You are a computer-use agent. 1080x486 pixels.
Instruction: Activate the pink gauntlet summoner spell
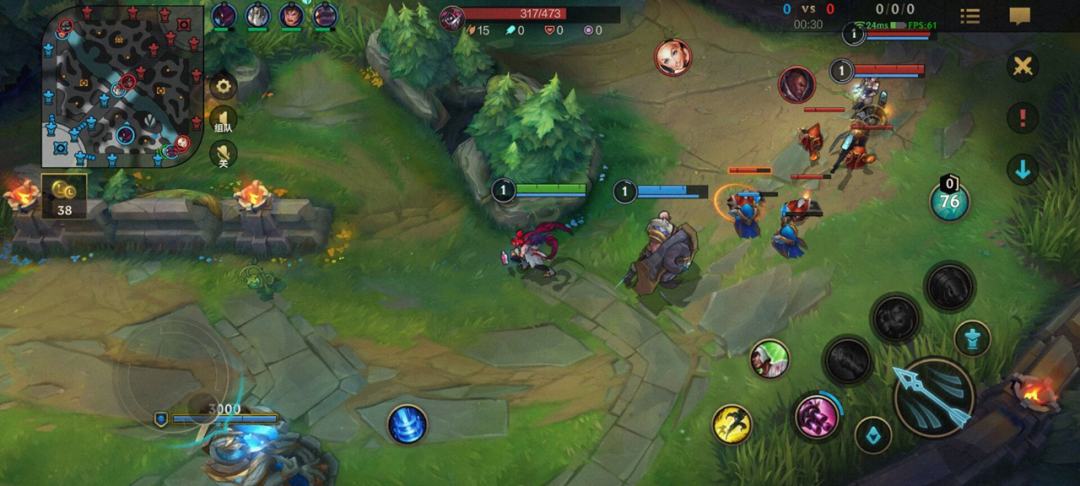[816, 416]
